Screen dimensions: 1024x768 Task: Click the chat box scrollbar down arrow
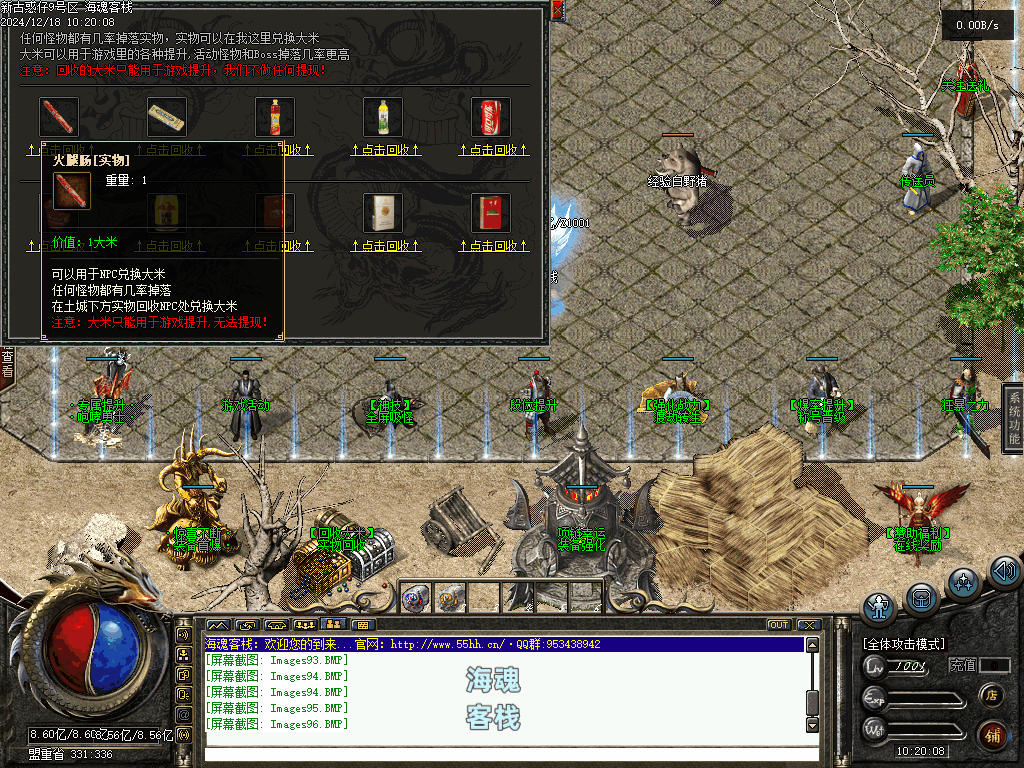point(812,725)
